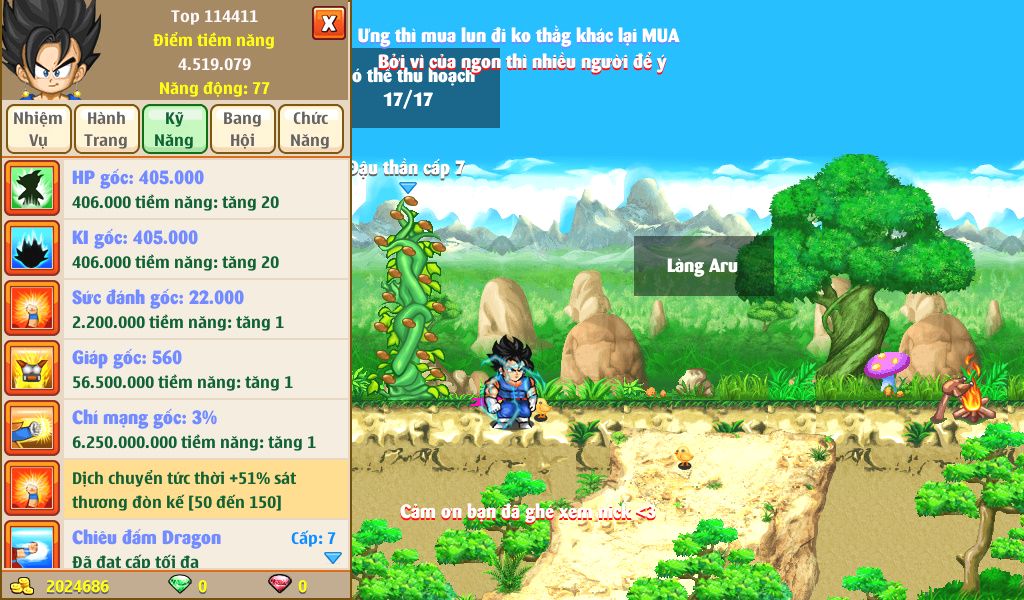
Task: Switch to the Chức Năng tab
Action: click(x=310, y=129)
